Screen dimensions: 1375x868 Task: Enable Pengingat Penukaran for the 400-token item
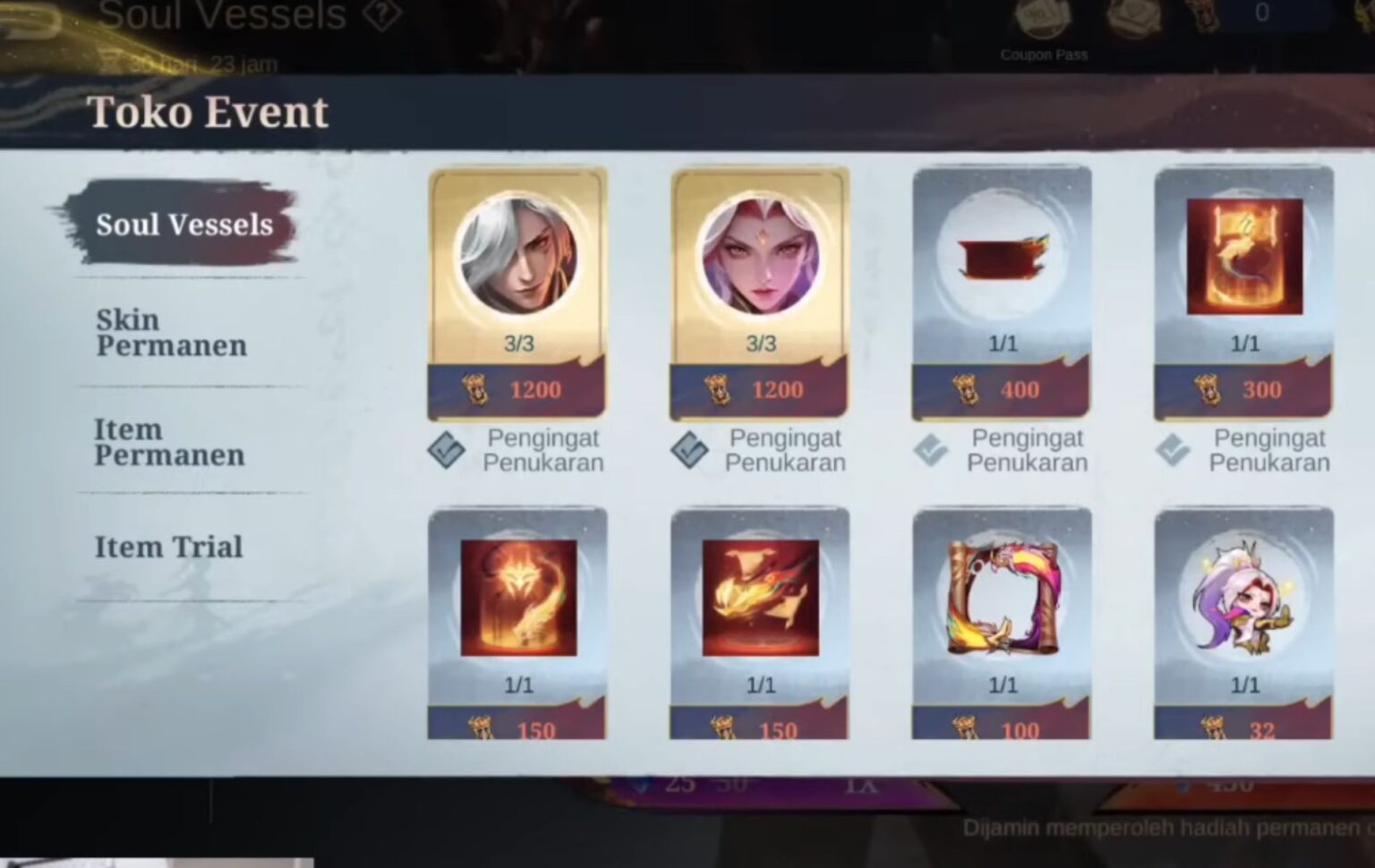931,450
